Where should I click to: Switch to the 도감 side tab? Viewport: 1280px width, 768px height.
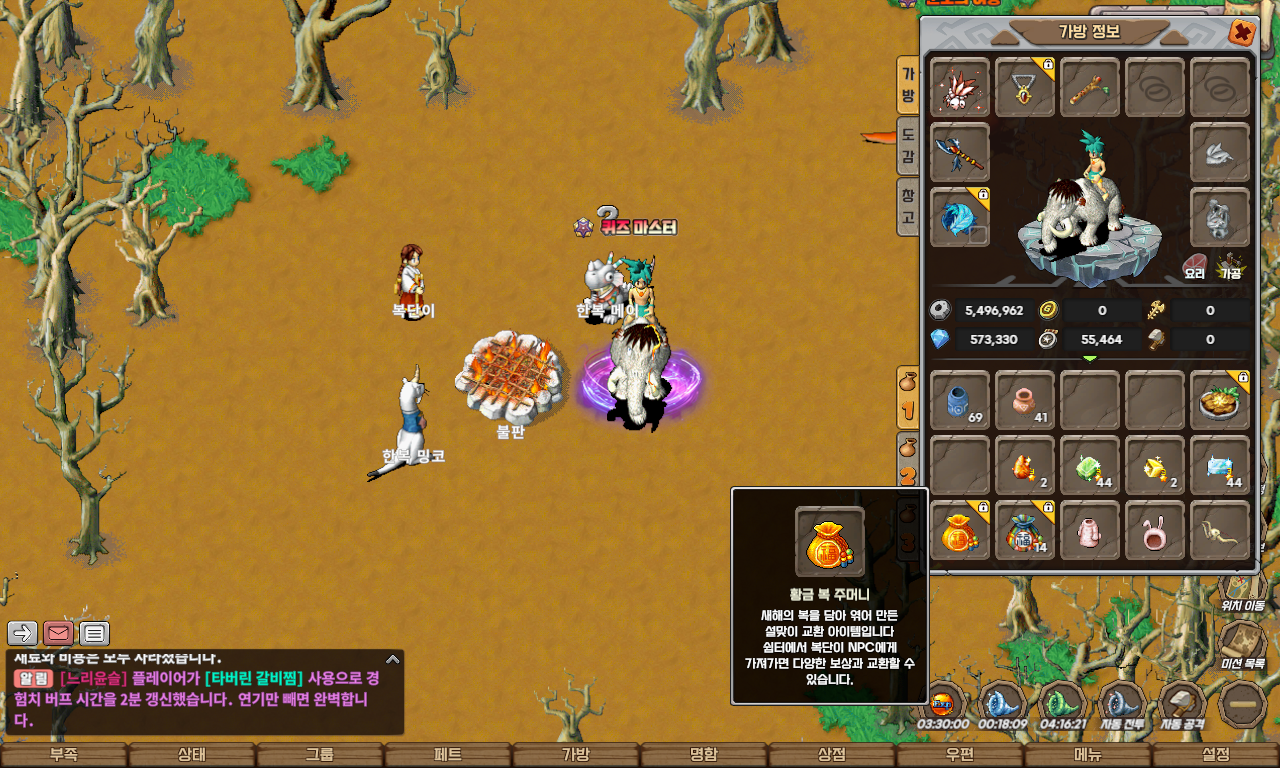[x=908, y=145]
